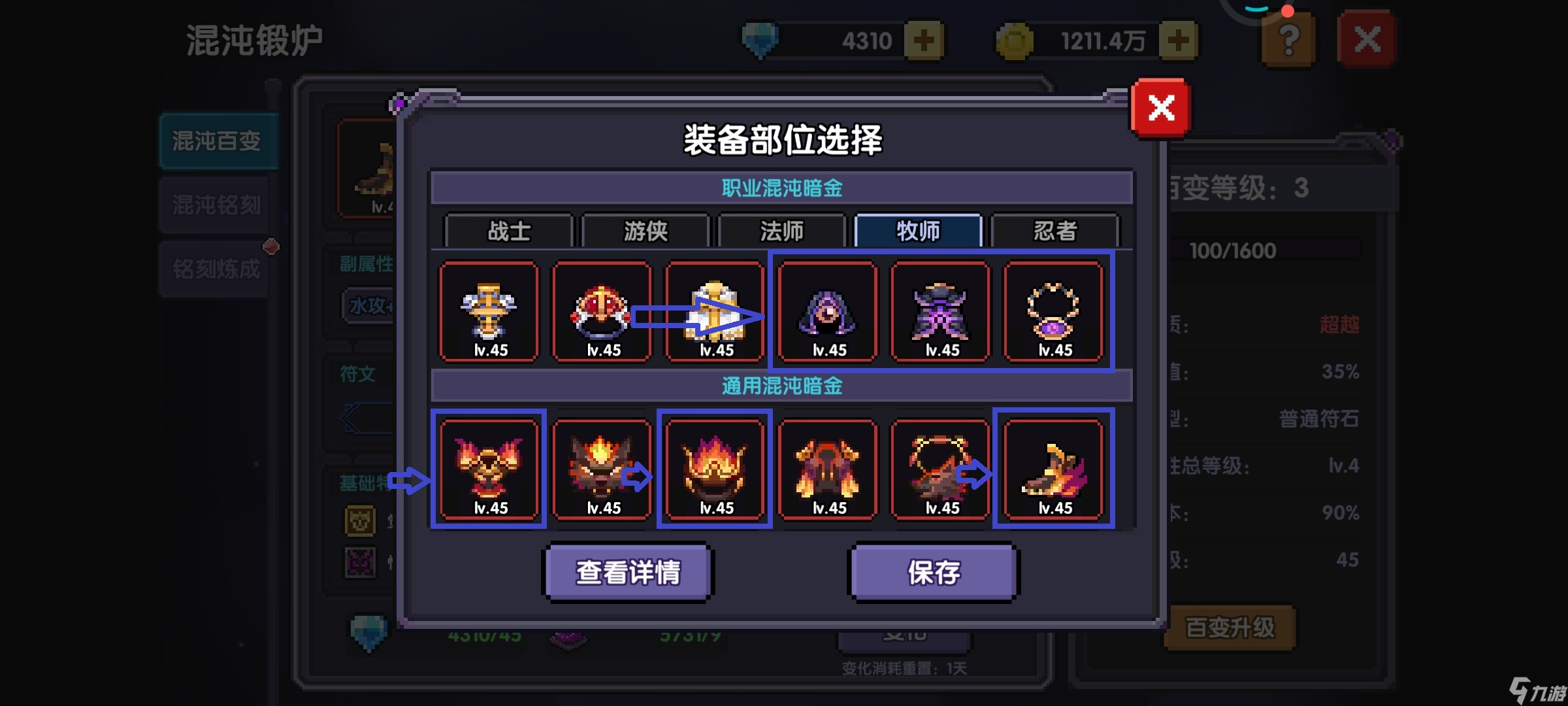Viewport: 1568px width, 706px height.
Task: Select the purple hood equipment icon
Action: click(827, 312)
